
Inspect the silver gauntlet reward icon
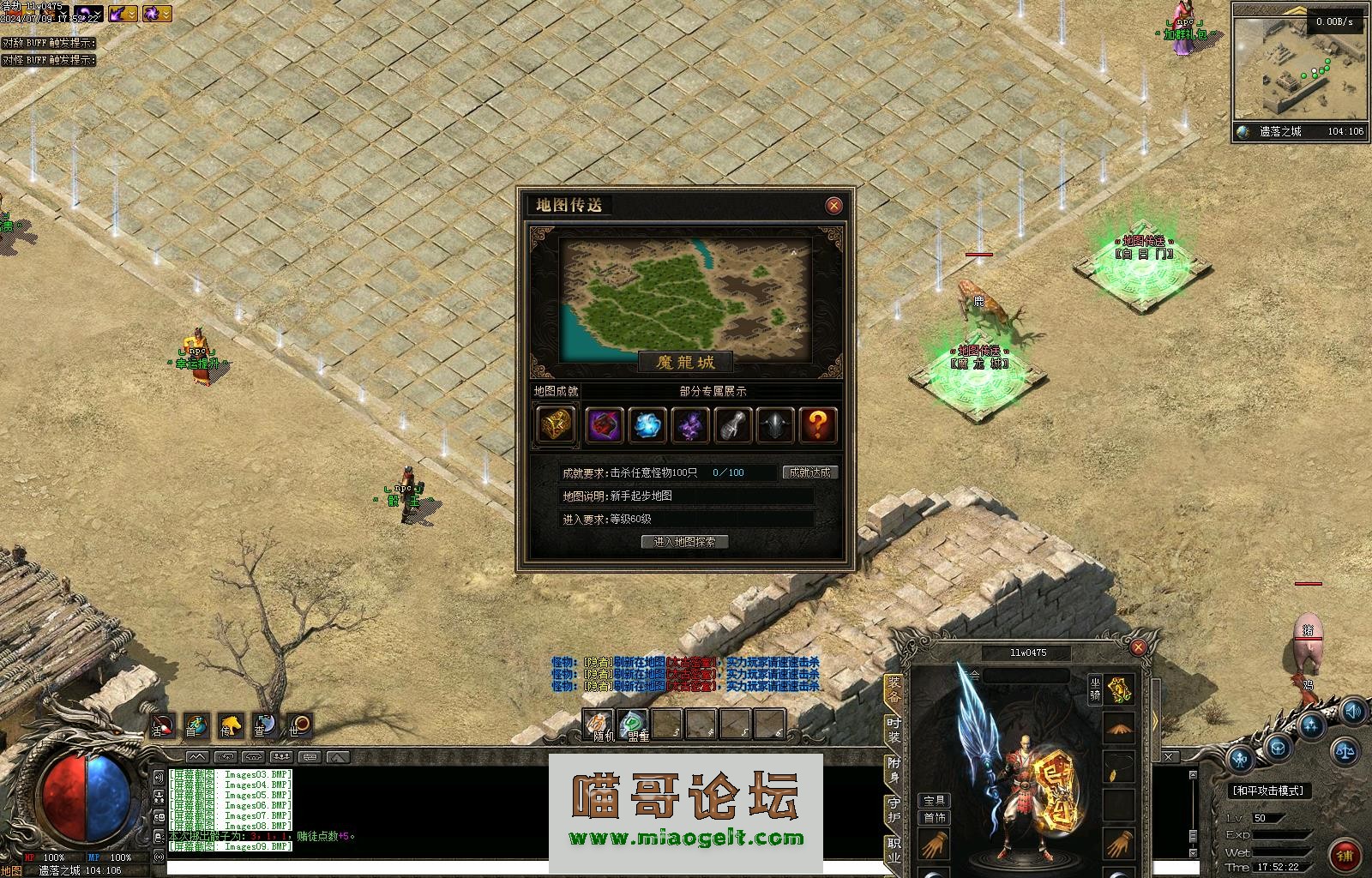[732, 424]
